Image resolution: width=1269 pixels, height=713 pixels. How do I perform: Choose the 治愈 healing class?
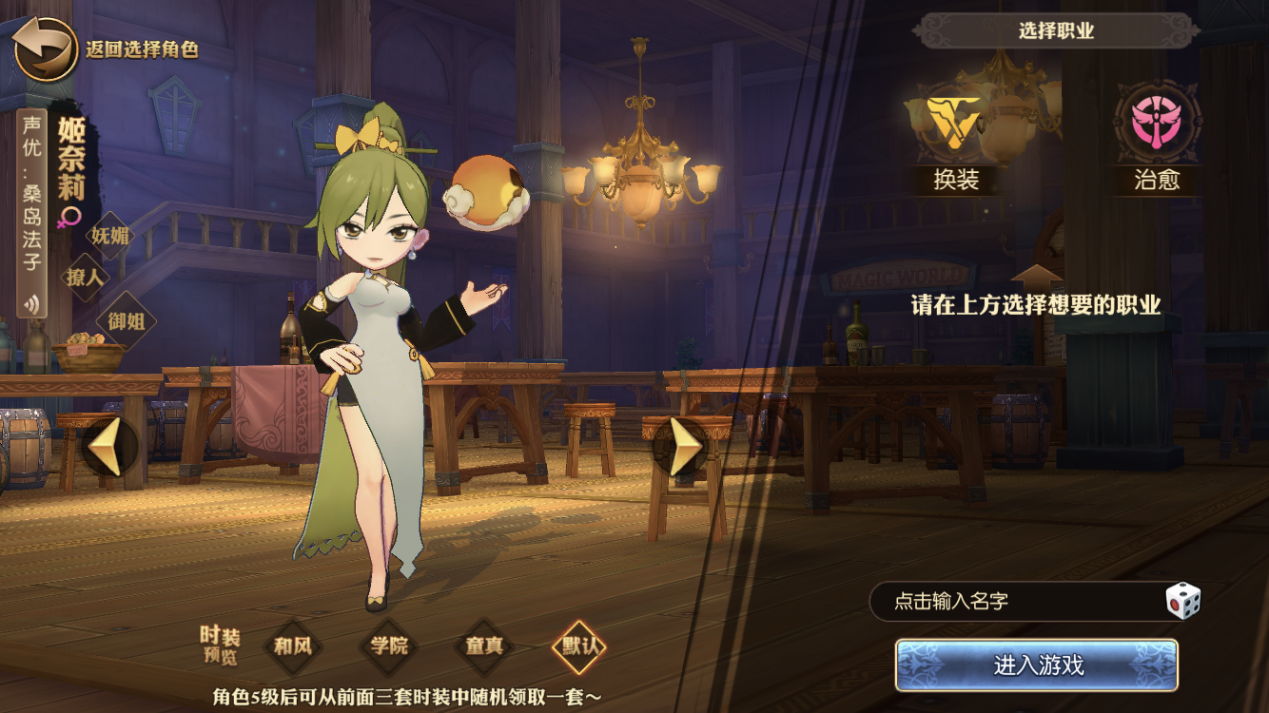pos(1156,123)
